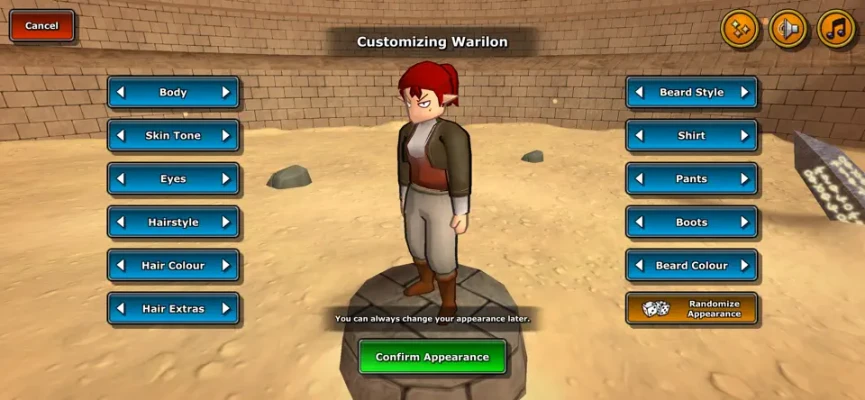
Task: Select the previous Pants option
Action: pyautogui.click(x=639, y=179)
